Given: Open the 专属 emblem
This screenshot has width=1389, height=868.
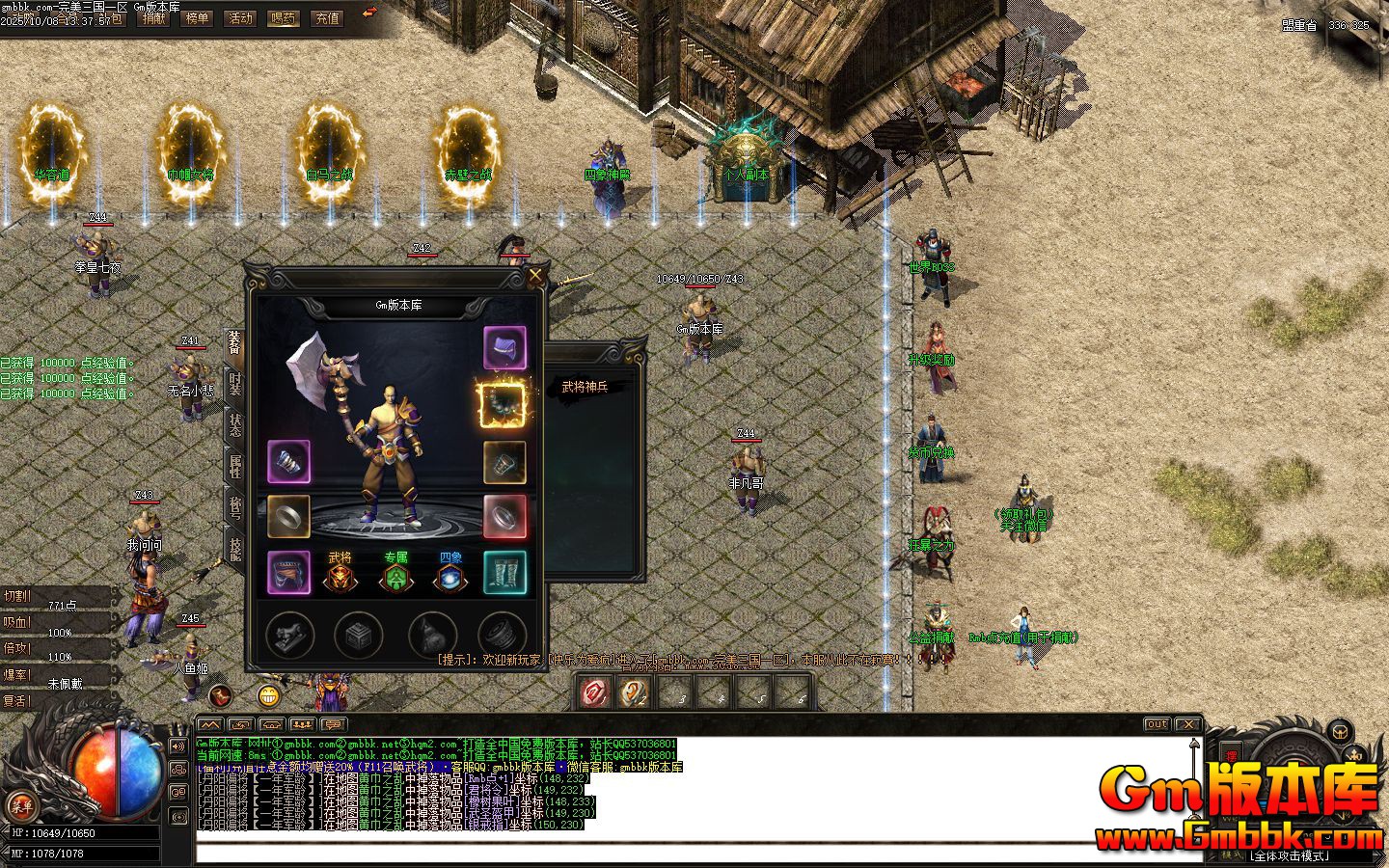Looking at the screenshot, I should pos(395,574).
